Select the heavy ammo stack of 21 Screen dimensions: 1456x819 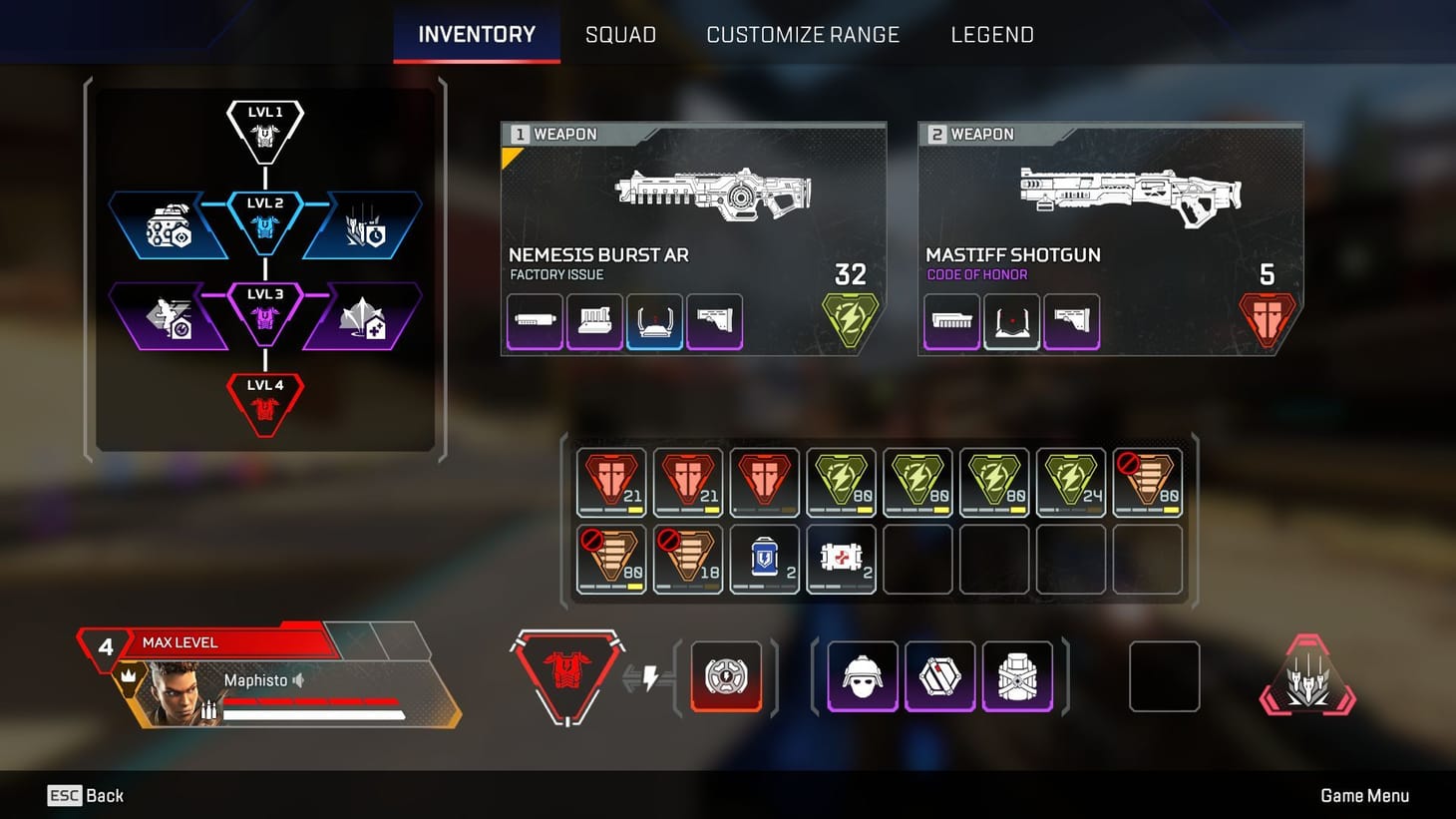point(611,482)
